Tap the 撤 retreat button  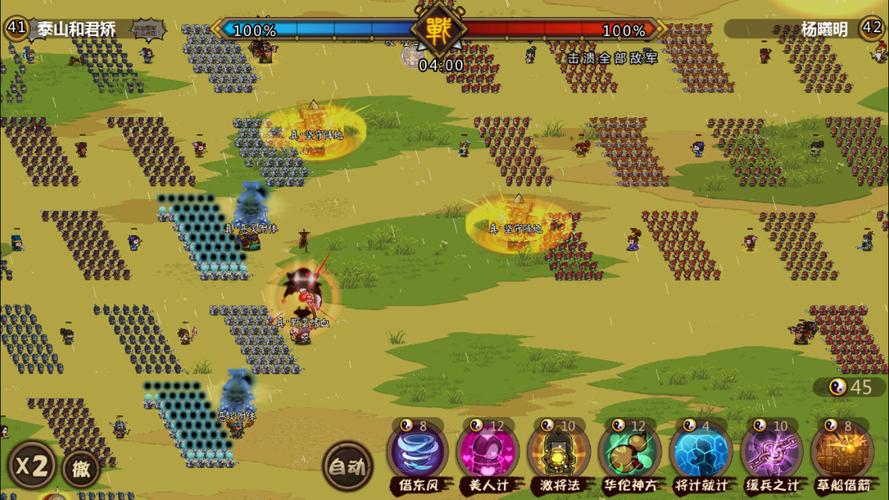point(80,467)
